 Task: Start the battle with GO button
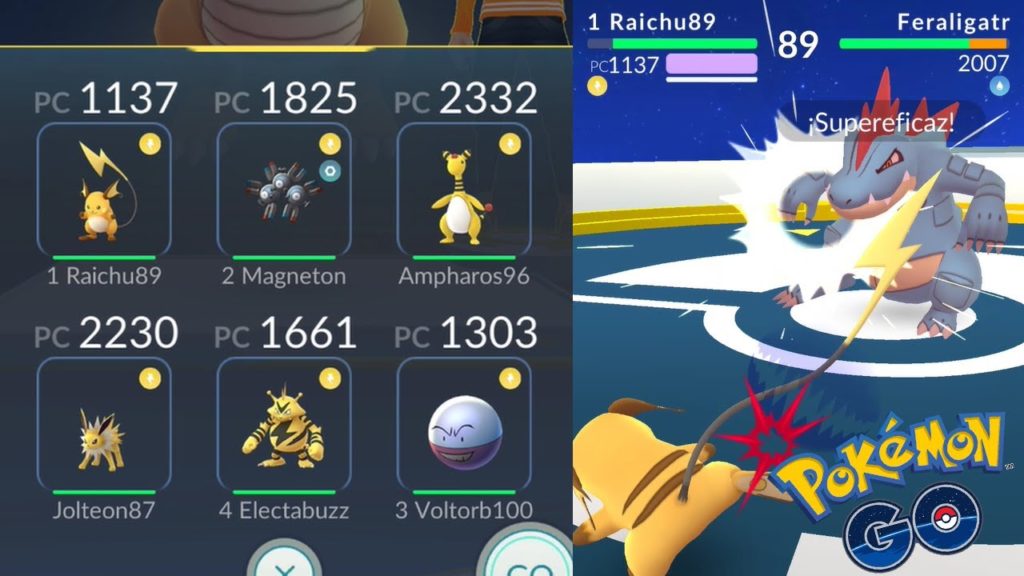coord(523,560)
